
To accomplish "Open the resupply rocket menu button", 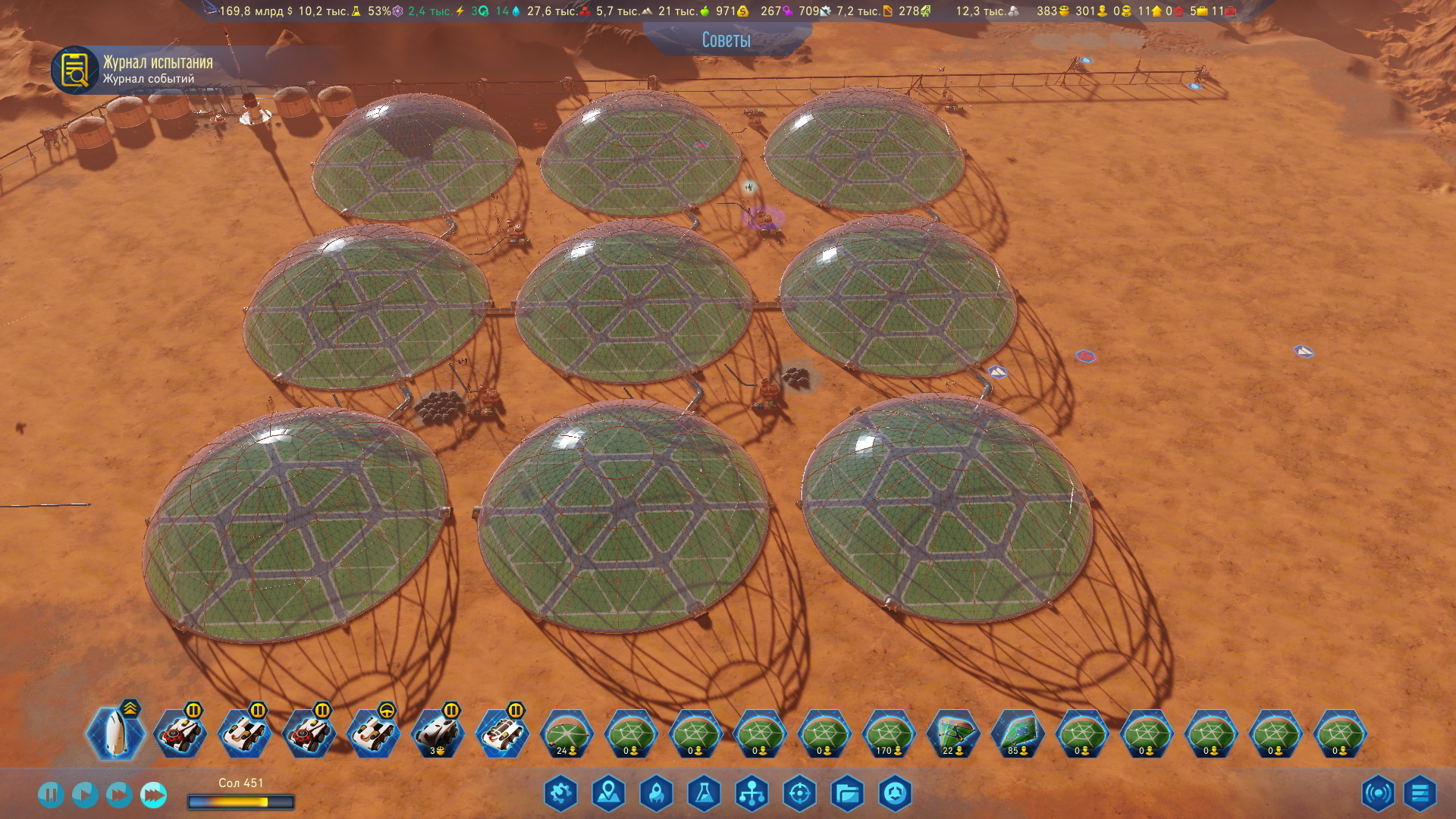I will 656,794.
